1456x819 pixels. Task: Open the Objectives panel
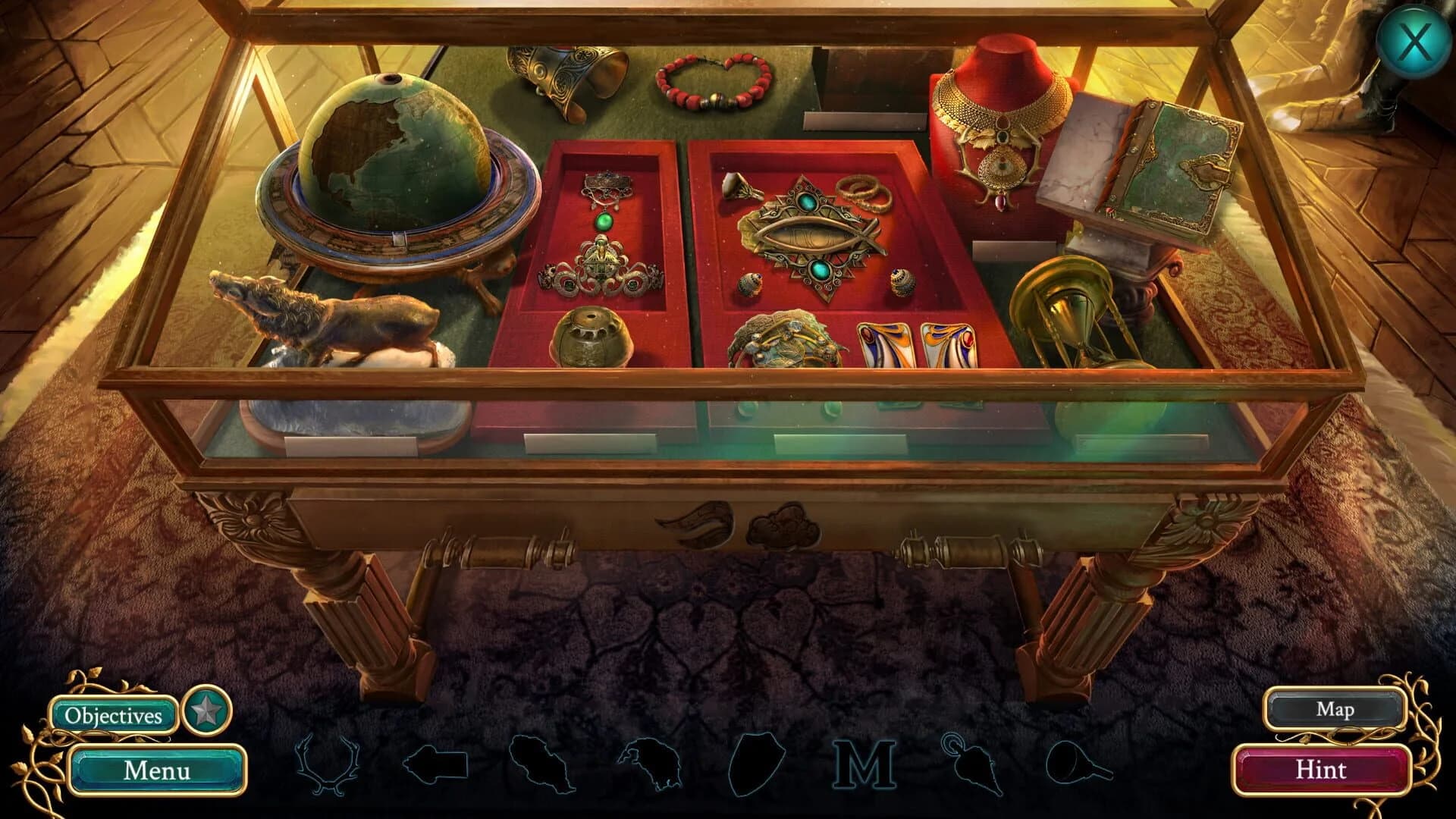pos(115,714)
